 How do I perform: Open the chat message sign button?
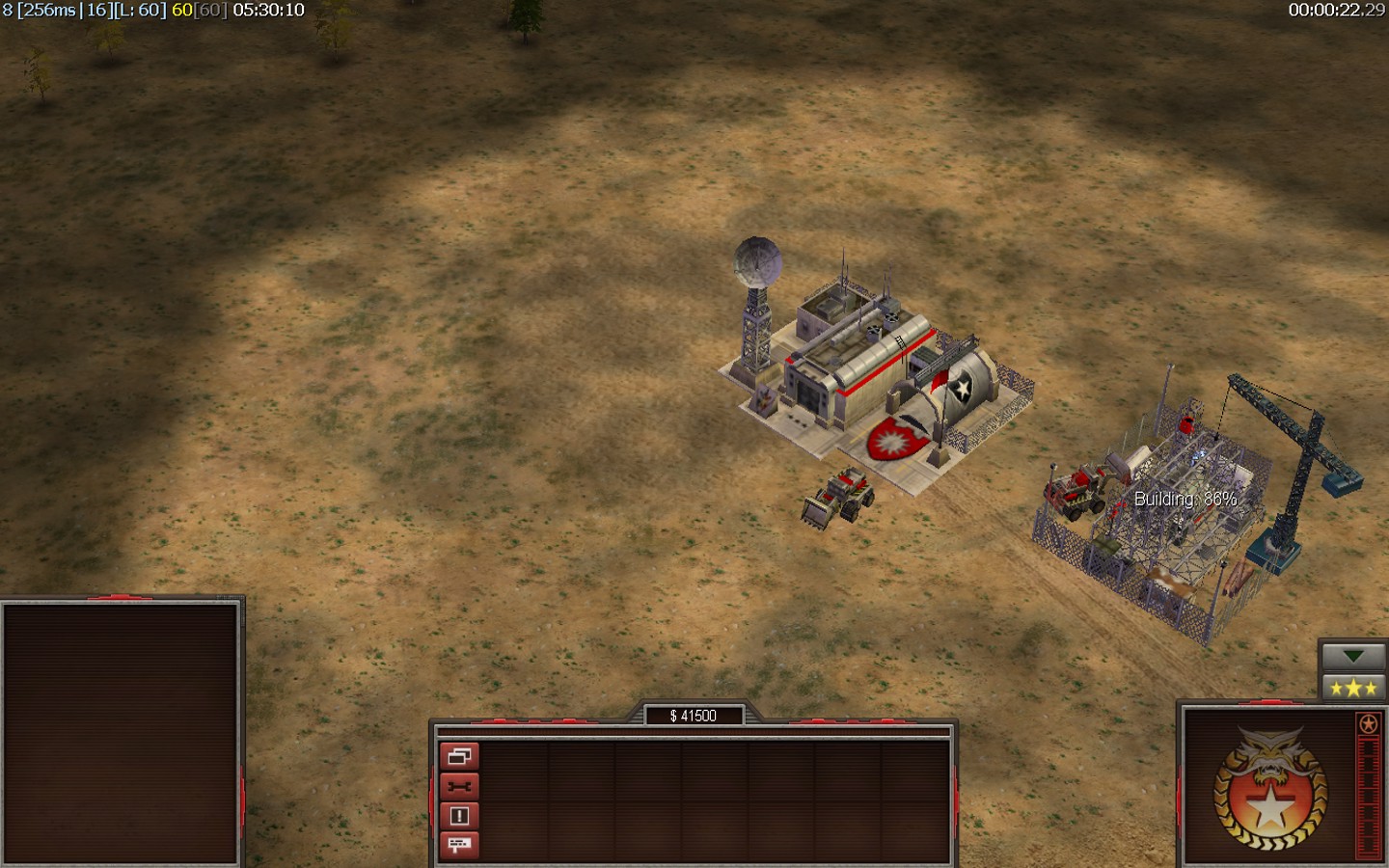point(459,845)
